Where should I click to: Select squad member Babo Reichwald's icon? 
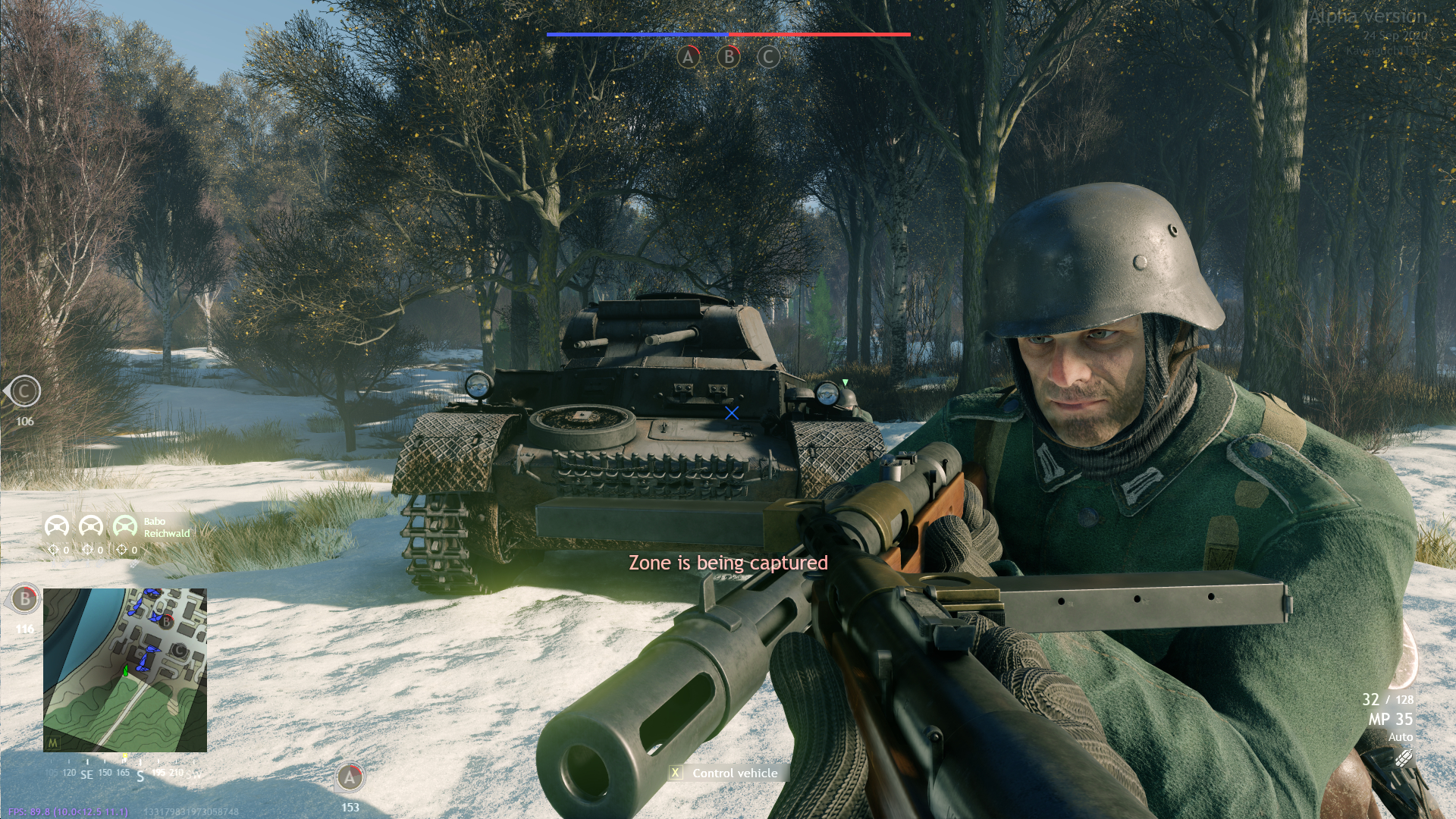point(124,526)
